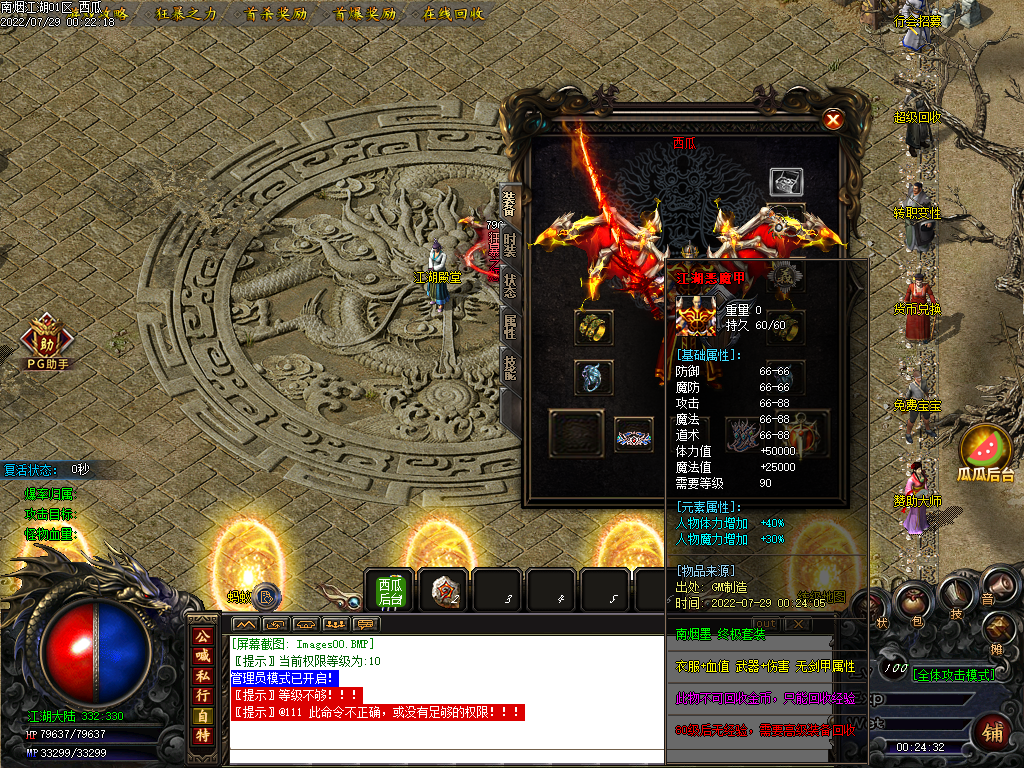Image resolution: width=1024 pixels, height=768 pixels.
Task: Open the 铺 shop button
Action: tap(992, 731)
